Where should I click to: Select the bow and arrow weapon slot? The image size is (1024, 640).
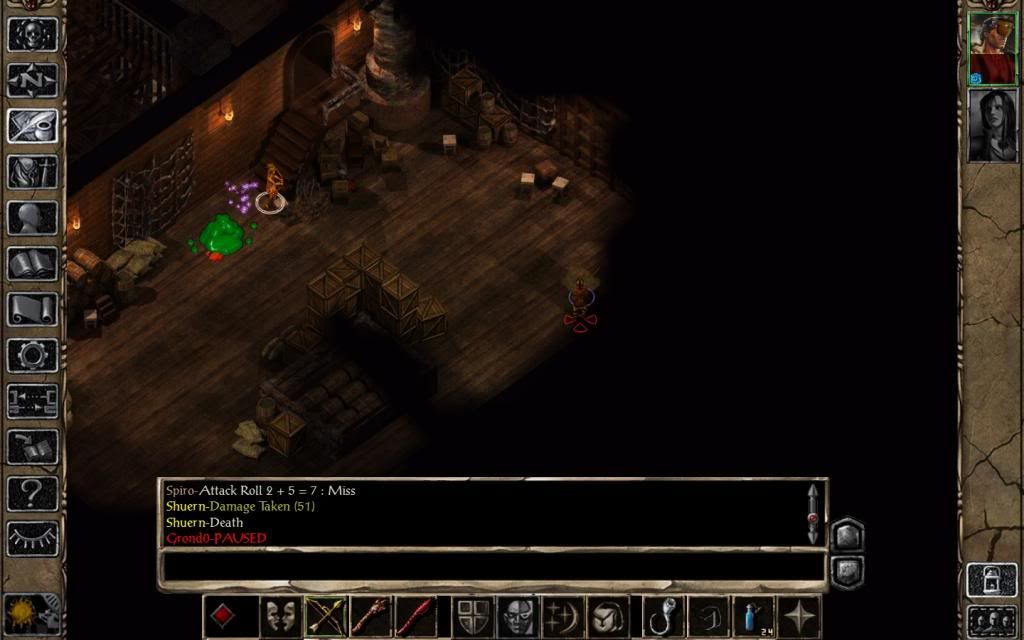point(324,616)
